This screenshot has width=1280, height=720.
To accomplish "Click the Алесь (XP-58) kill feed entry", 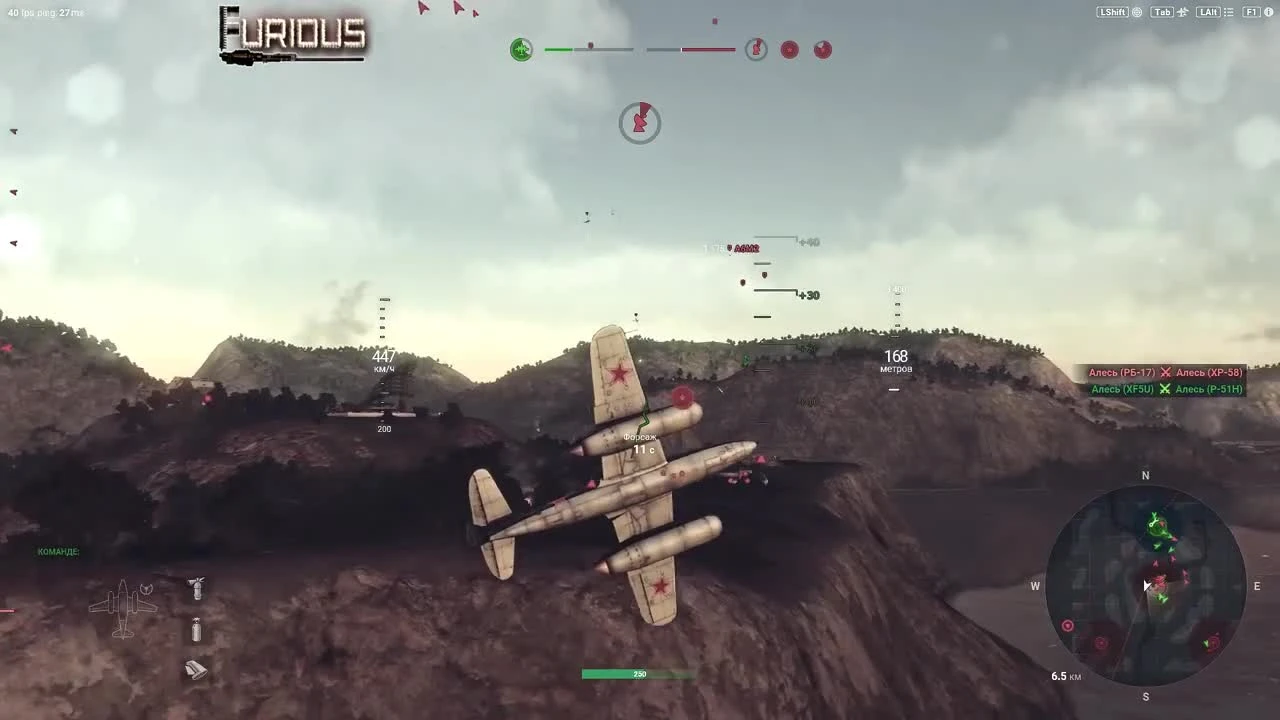I will 1208,371.
